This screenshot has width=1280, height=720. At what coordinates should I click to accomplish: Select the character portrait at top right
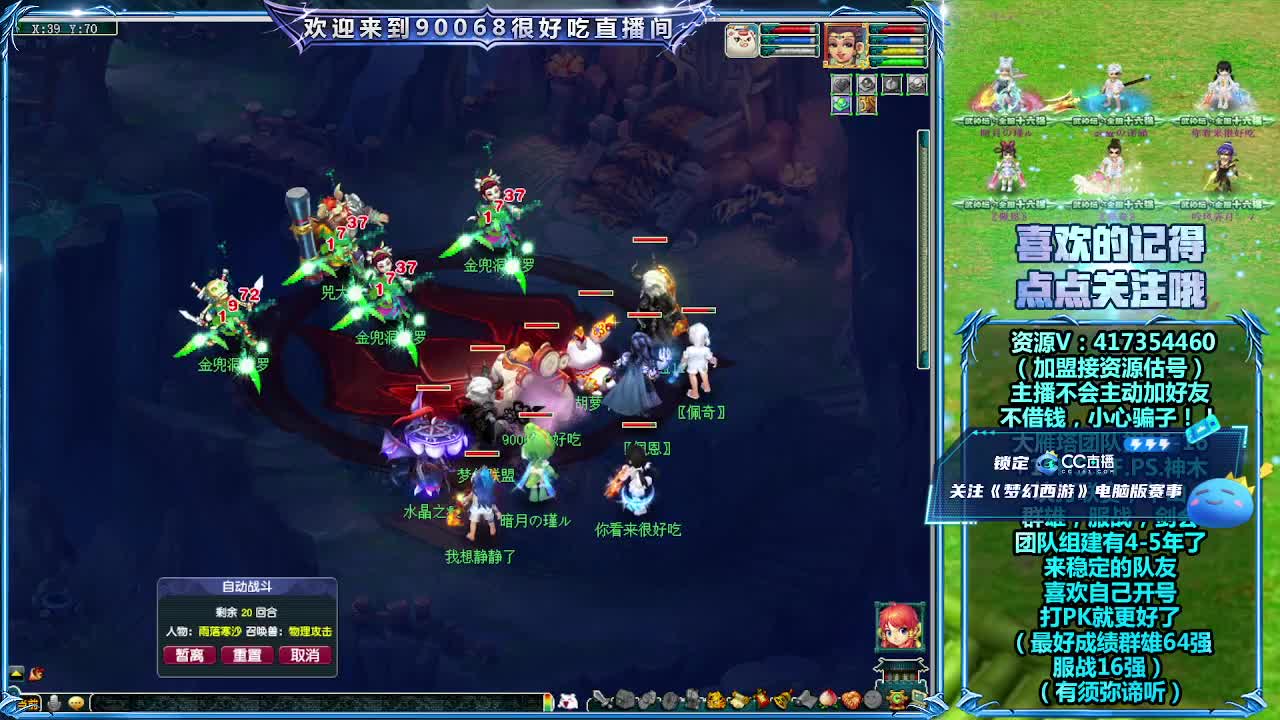click(846, 45)
